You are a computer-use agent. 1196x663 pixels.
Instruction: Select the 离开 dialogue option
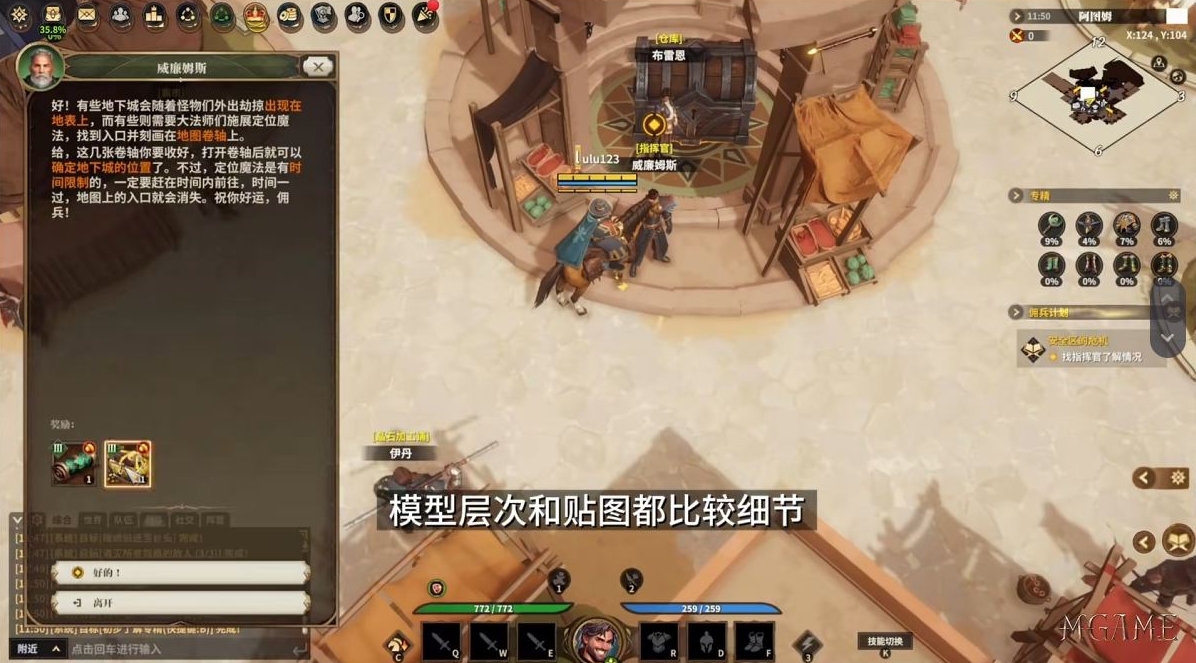(180, 603)
